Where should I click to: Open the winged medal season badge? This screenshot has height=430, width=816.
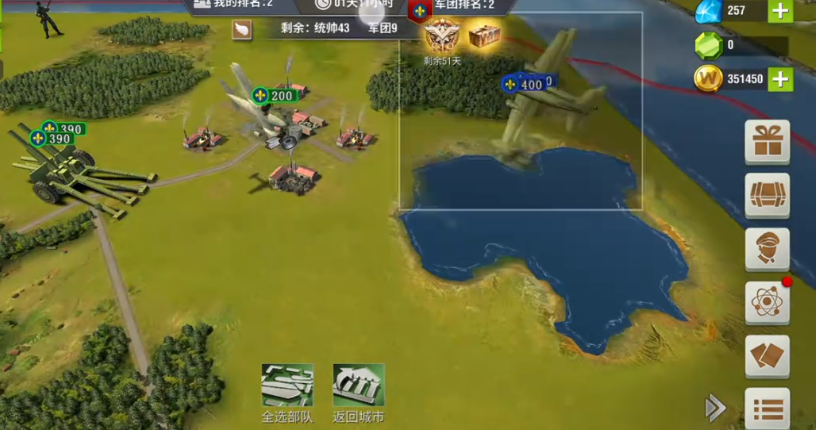[440, 36]
